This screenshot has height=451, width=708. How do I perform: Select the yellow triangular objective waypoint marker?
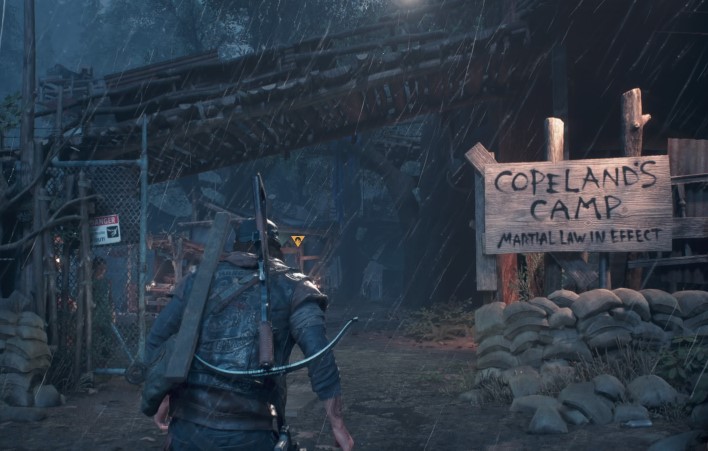click(x=297, y=241)
